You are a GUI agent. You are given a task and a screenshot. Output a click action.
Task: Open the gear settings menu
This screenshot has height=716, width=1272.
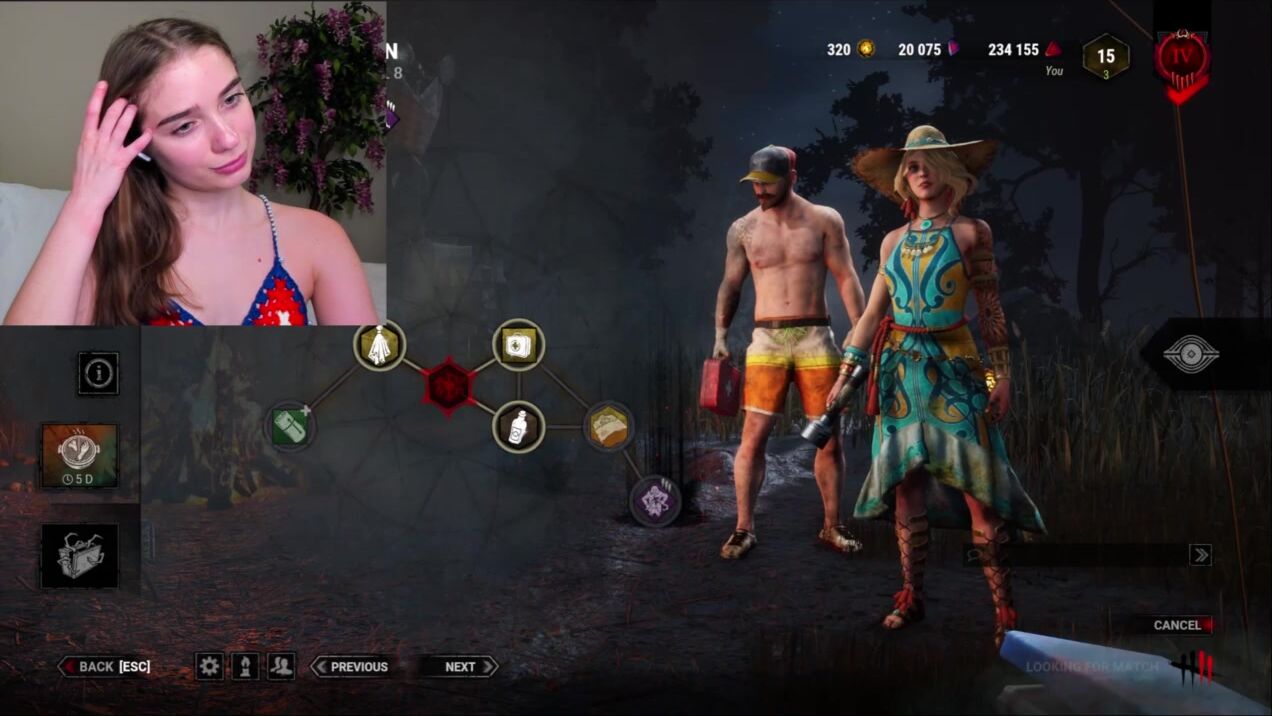(209, 667)
